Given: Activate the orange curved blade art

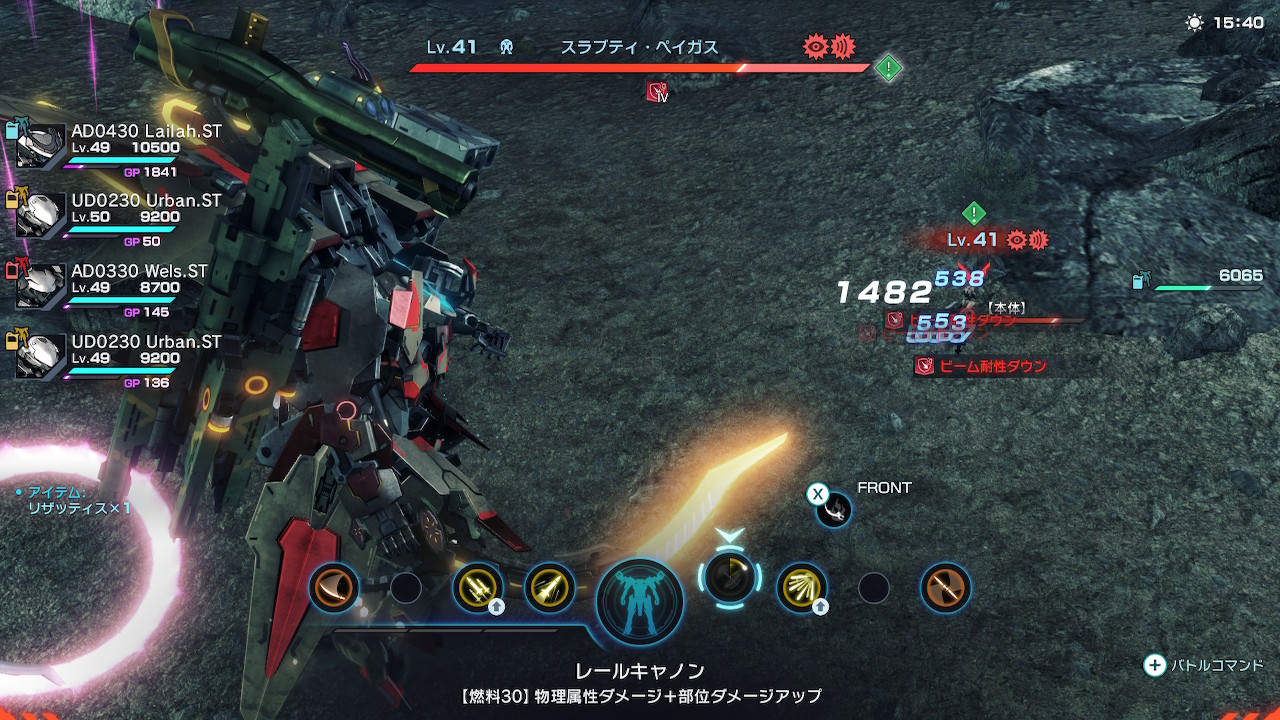Looking at the screenshot, I should click(x=334, y=587).
